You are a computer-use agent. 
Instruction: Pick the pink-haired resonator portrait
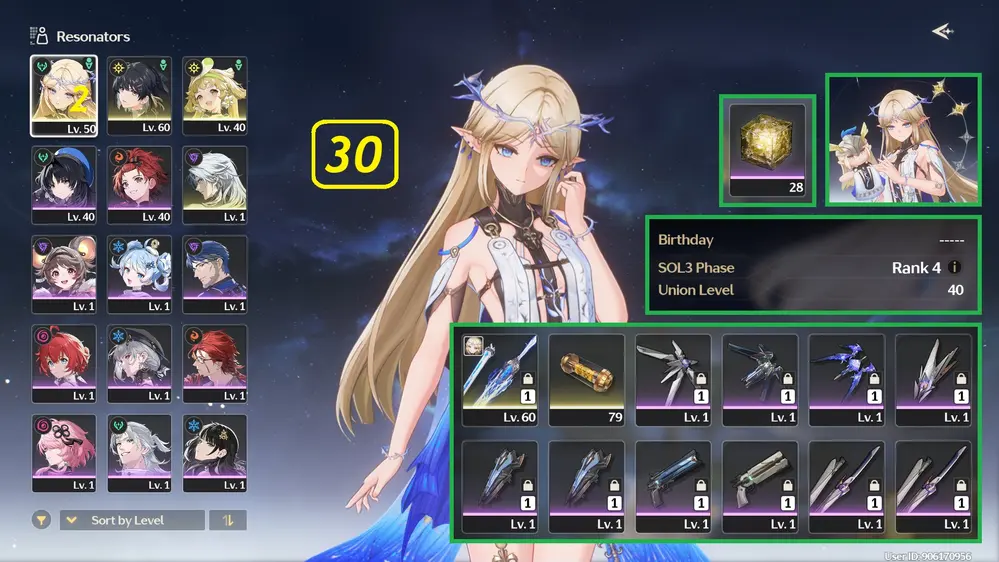(64, 453)
